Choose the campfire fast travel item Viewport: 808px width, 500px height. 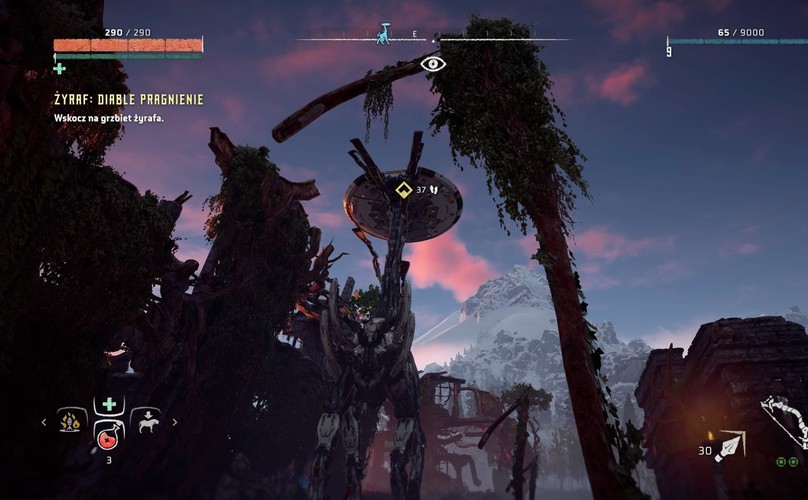[x=72, y=421]
